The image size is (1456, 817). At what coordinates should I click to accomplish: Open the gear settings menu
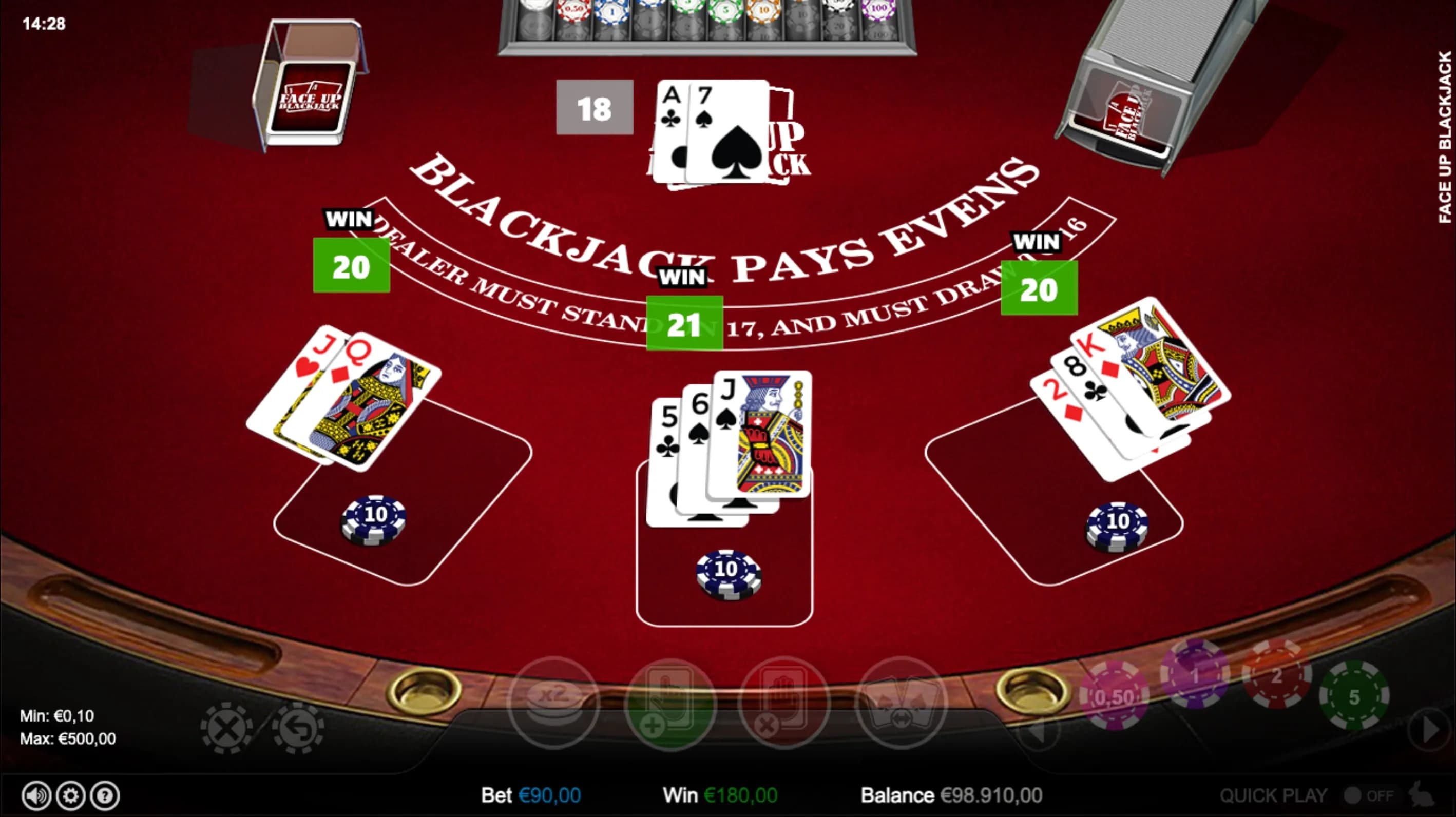tap(71, 795)
